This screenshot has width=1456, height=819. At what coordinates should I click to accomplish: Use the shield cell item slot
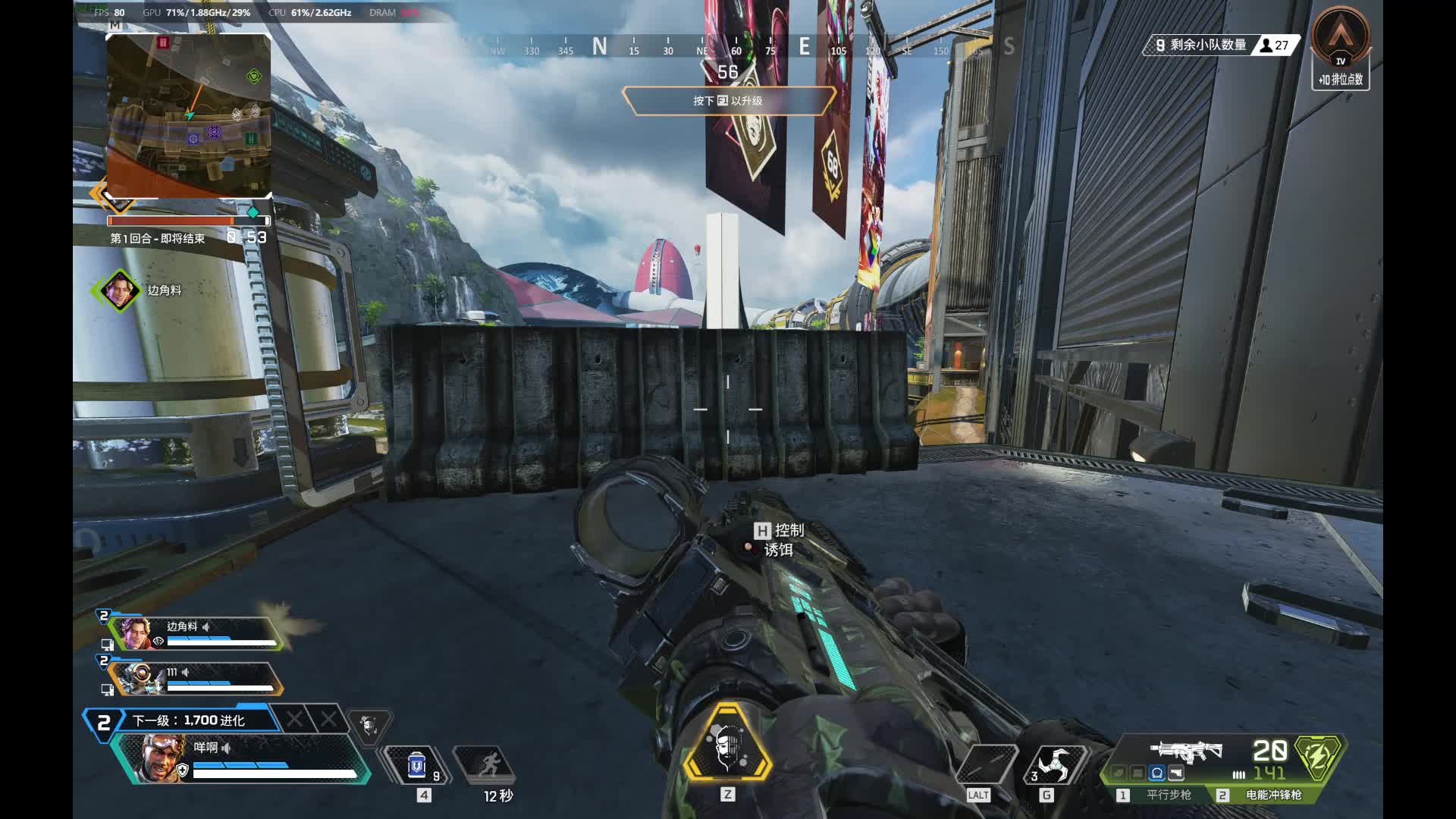(416, 765)
